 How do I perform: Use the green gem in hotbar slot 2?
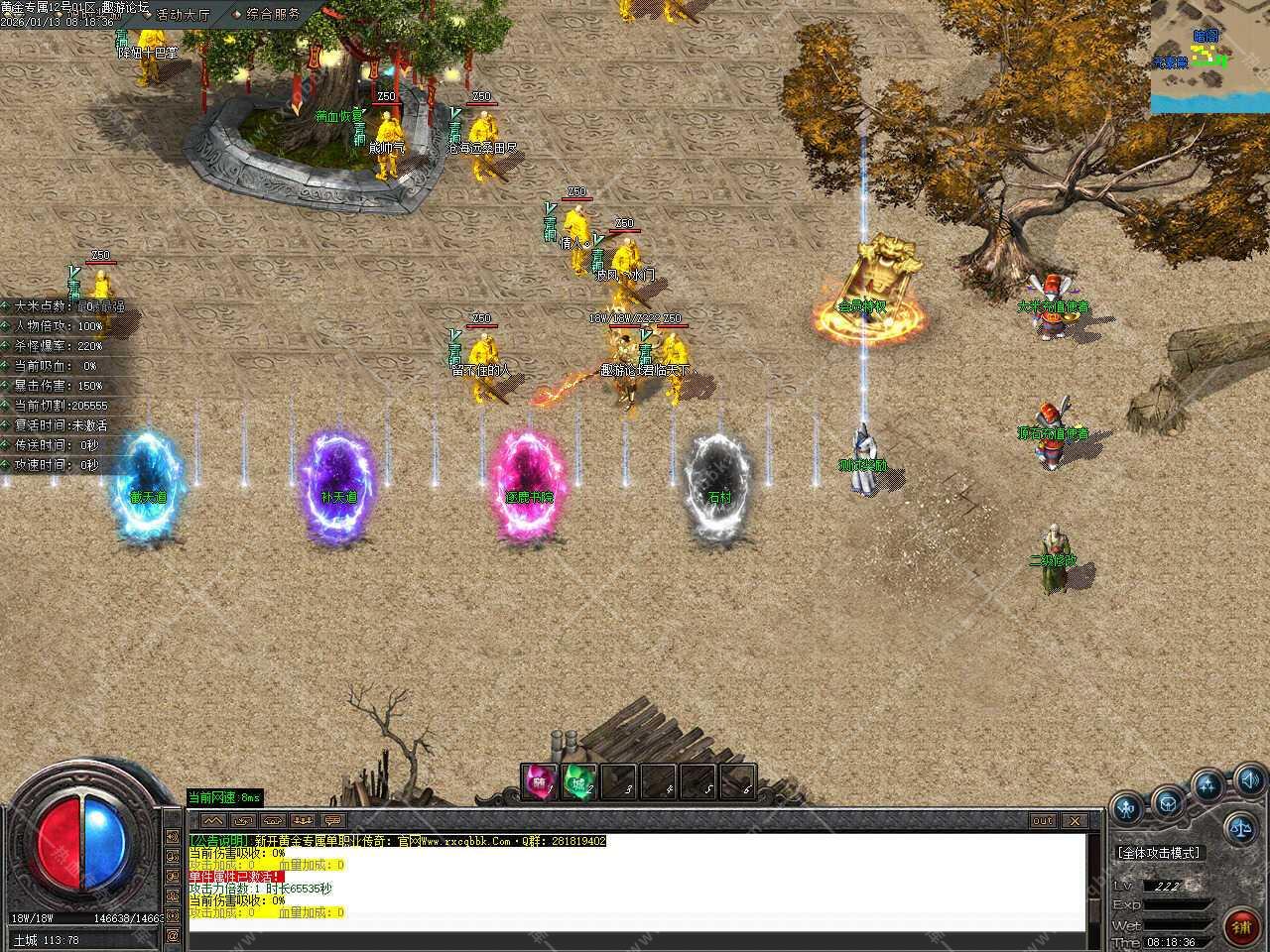tap(579, 782)
